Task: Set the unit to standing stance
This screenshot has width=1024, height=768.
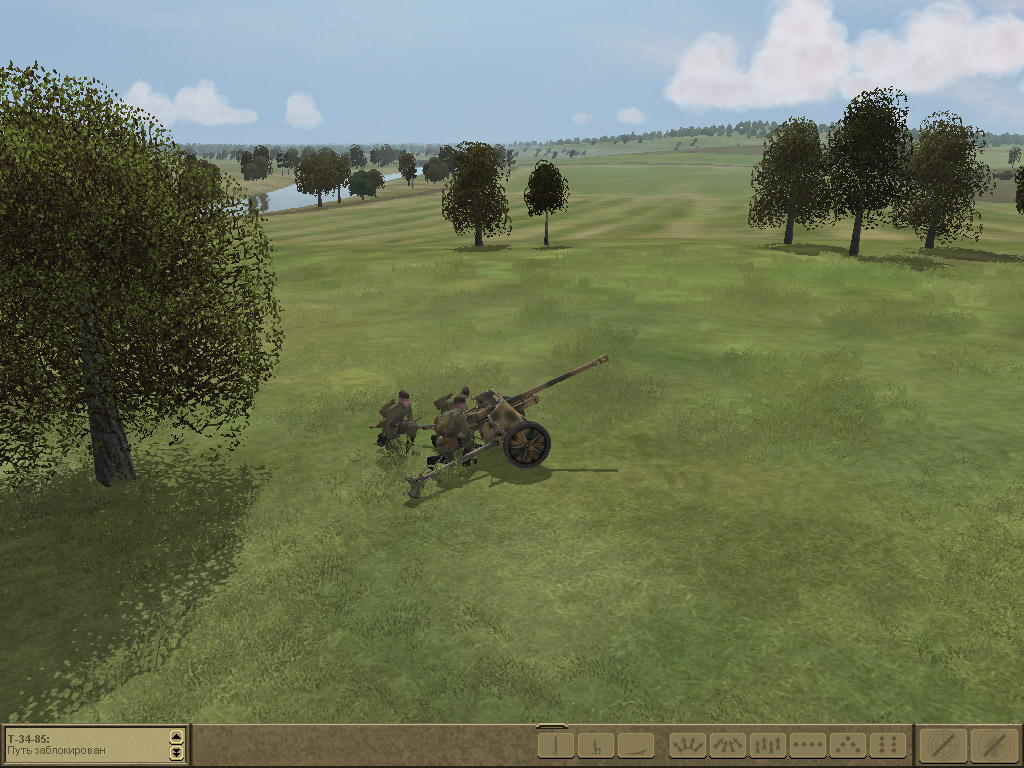Action: 555,745
